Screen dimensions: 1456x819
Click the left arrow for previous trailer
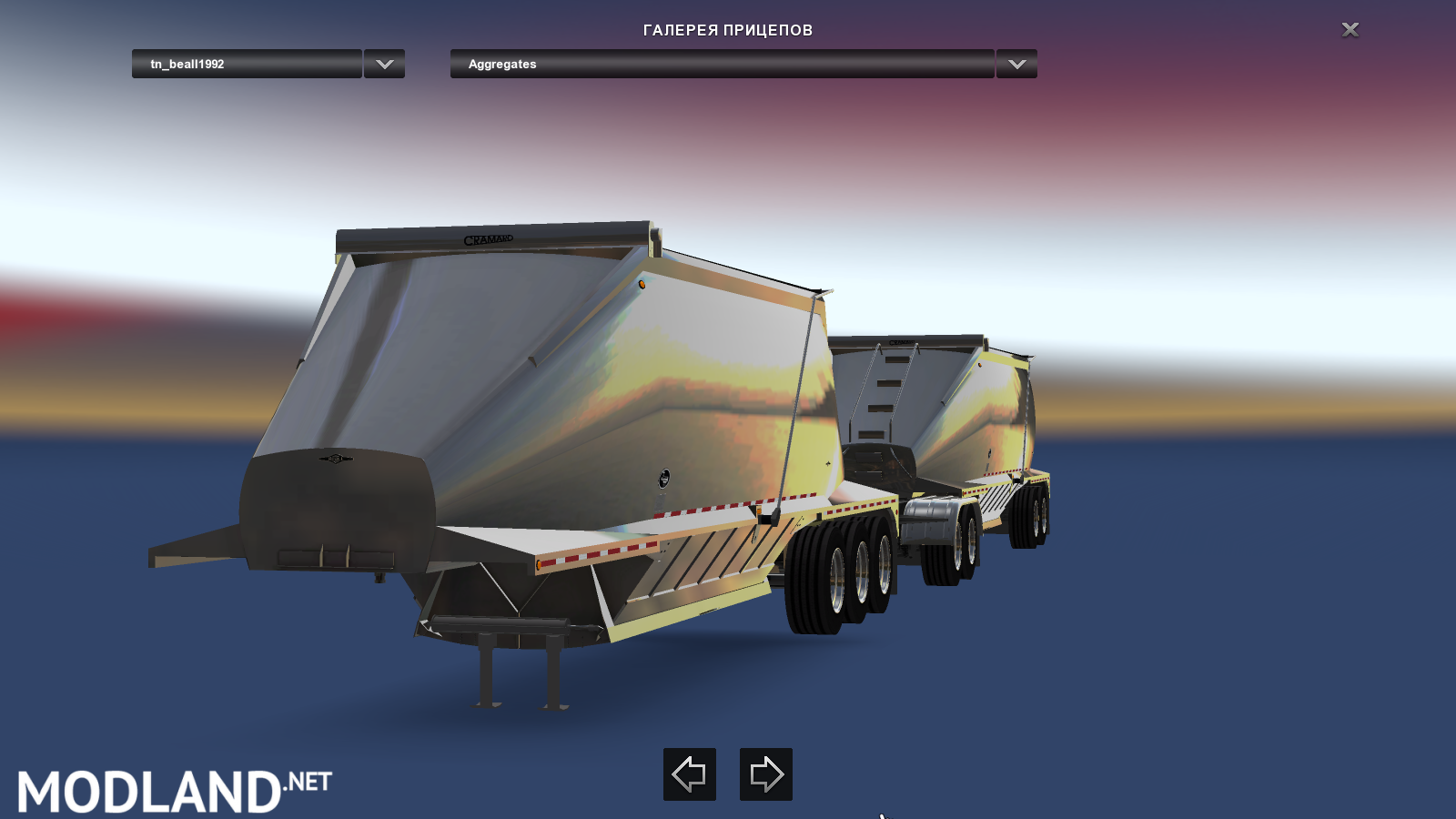coord(690,774)
